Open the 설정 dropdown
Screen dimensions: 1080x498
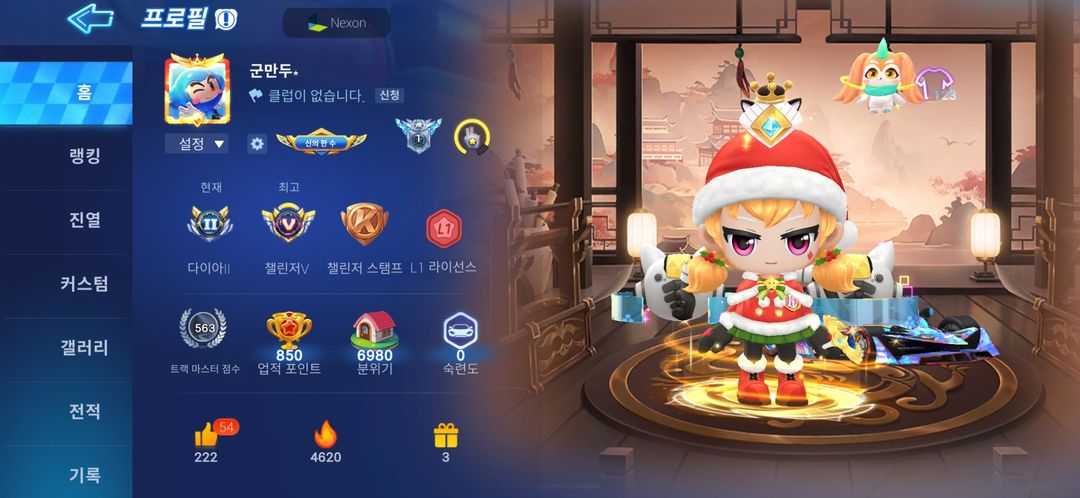pyautogui.click(x=196, y=144)
